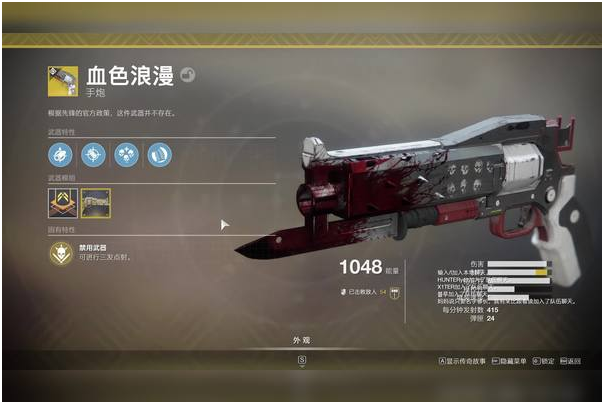This screenshot has height=404, width=604.
Task: Inspect the 禁用武器 intrinsic trait icon
Action: (x=62, y=252)
